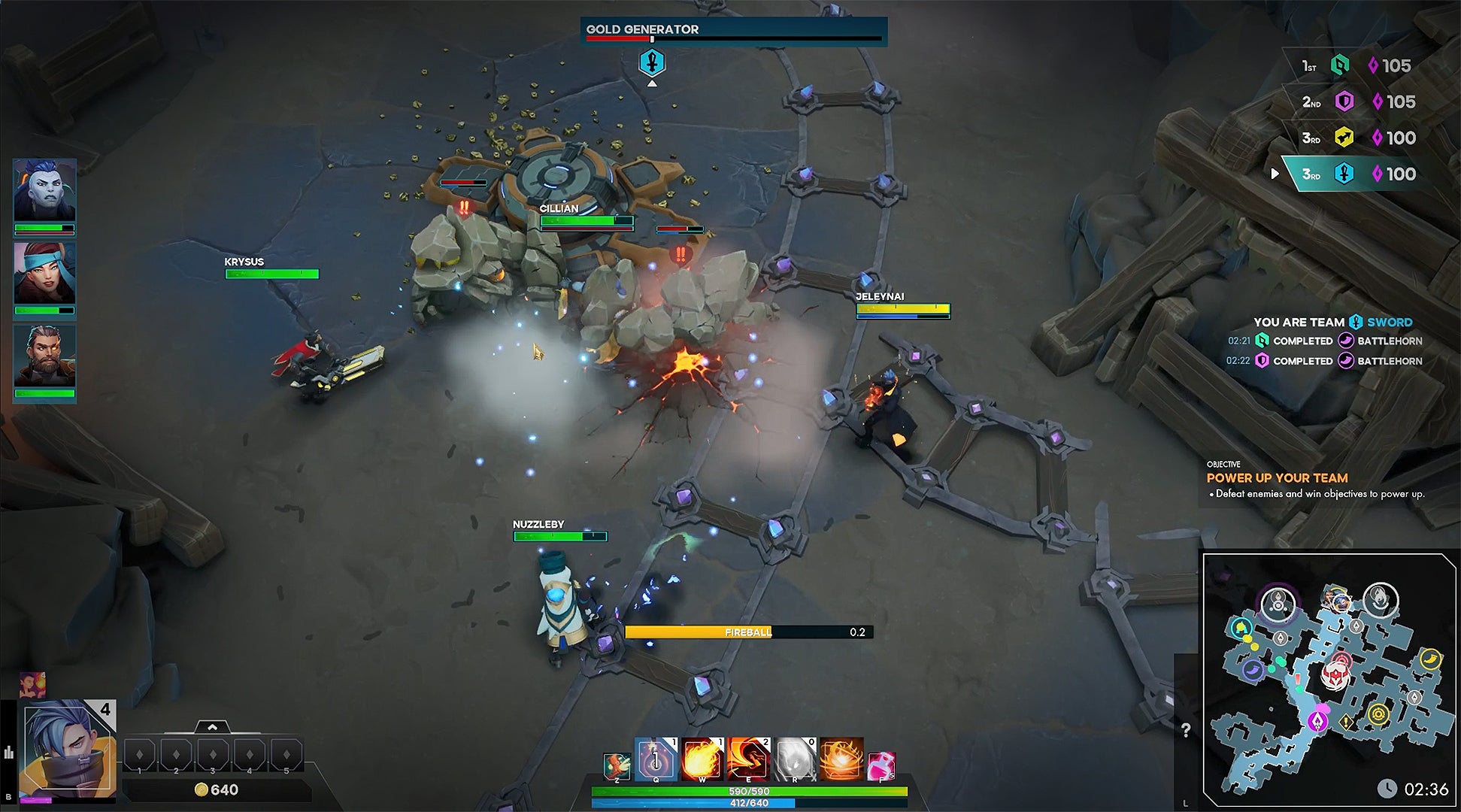Click the Gold Generator objective icon
Screen dimensions: 1461x812
click(651, 64)
